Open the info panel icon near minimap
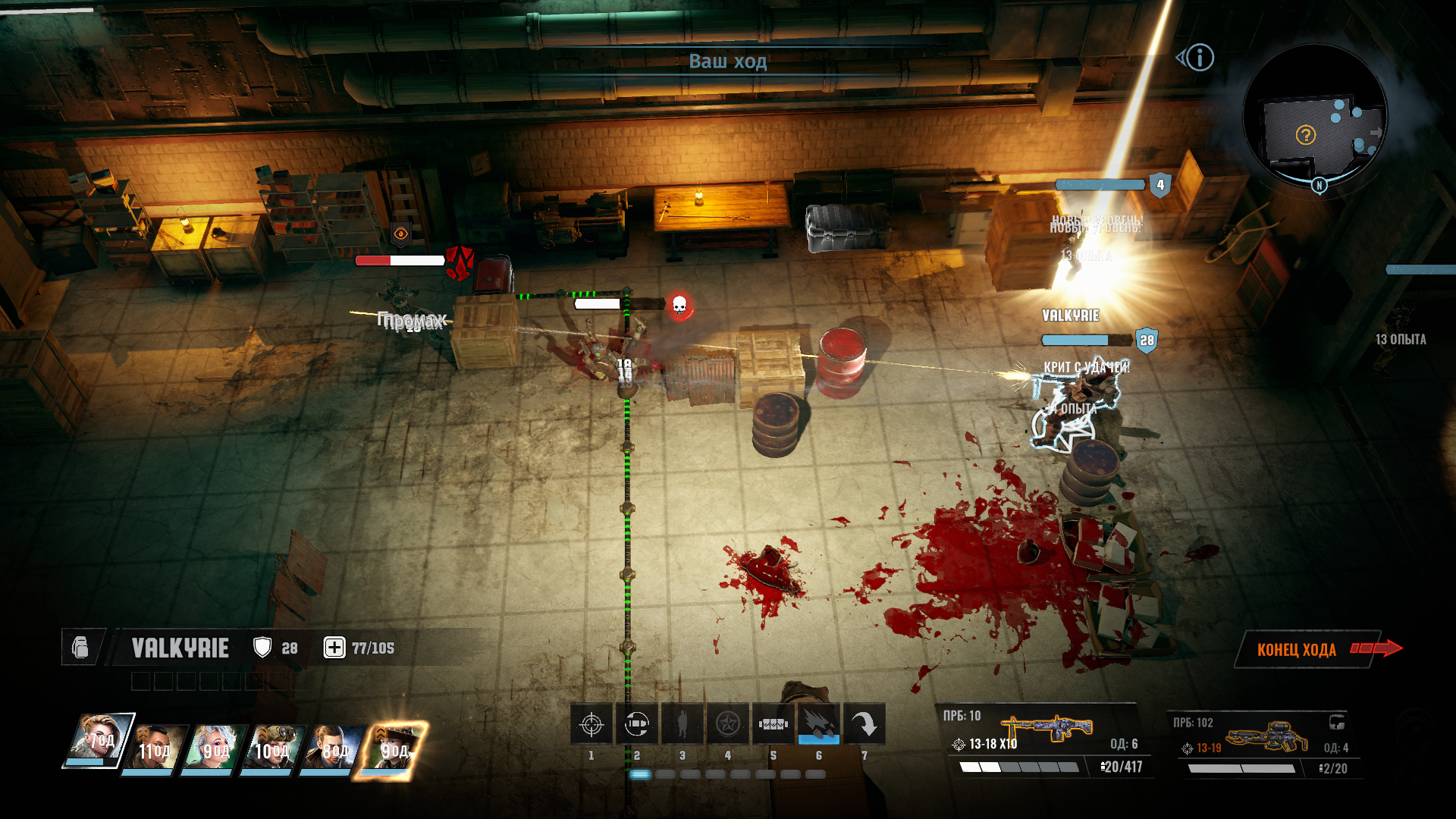The image size is (1456, 819). point(1200,58)
